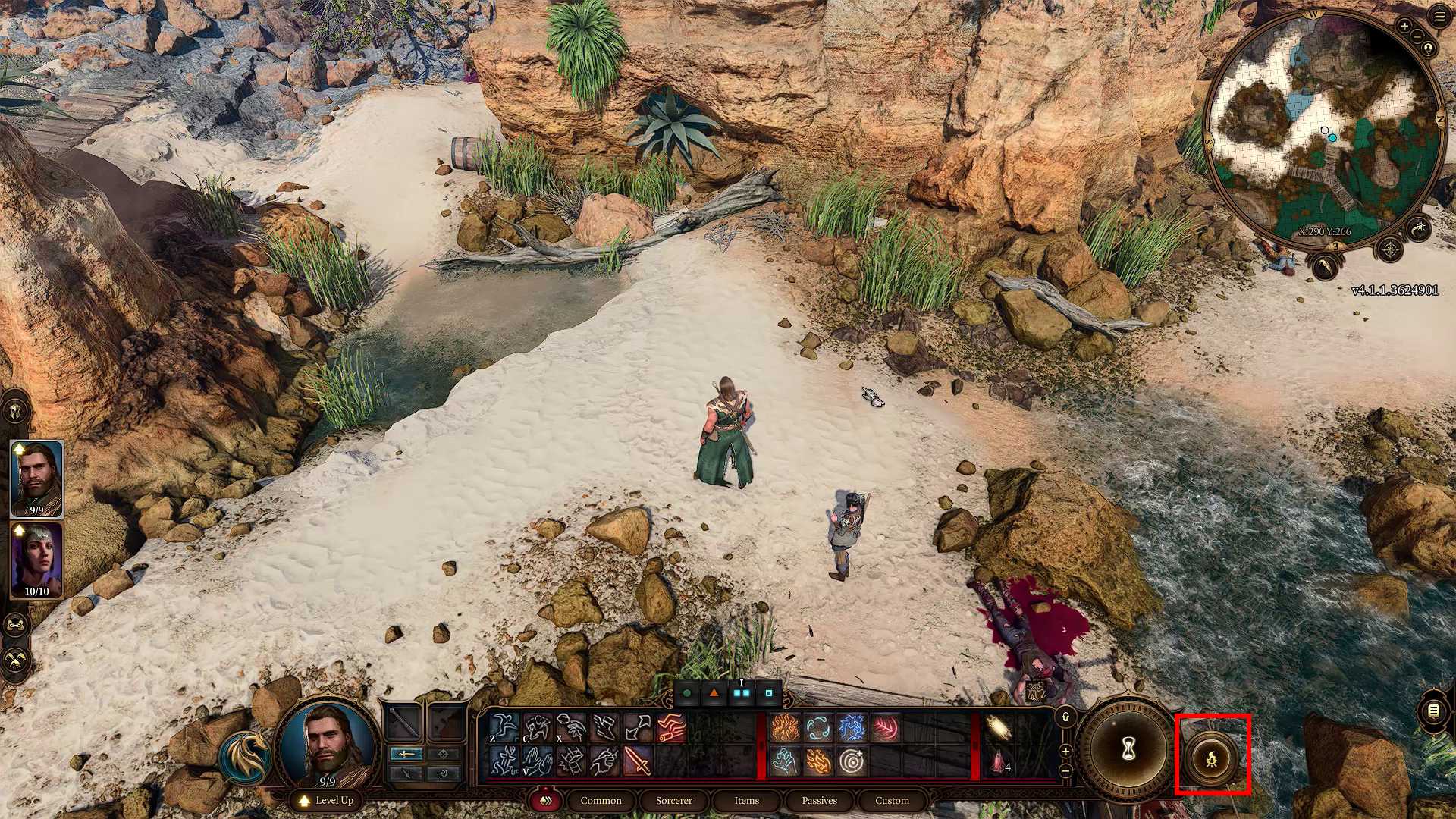Toggle the chain-link group button
Viewport: 1456px width, 819px height.
pyautogui.click(x=16, y=626)
